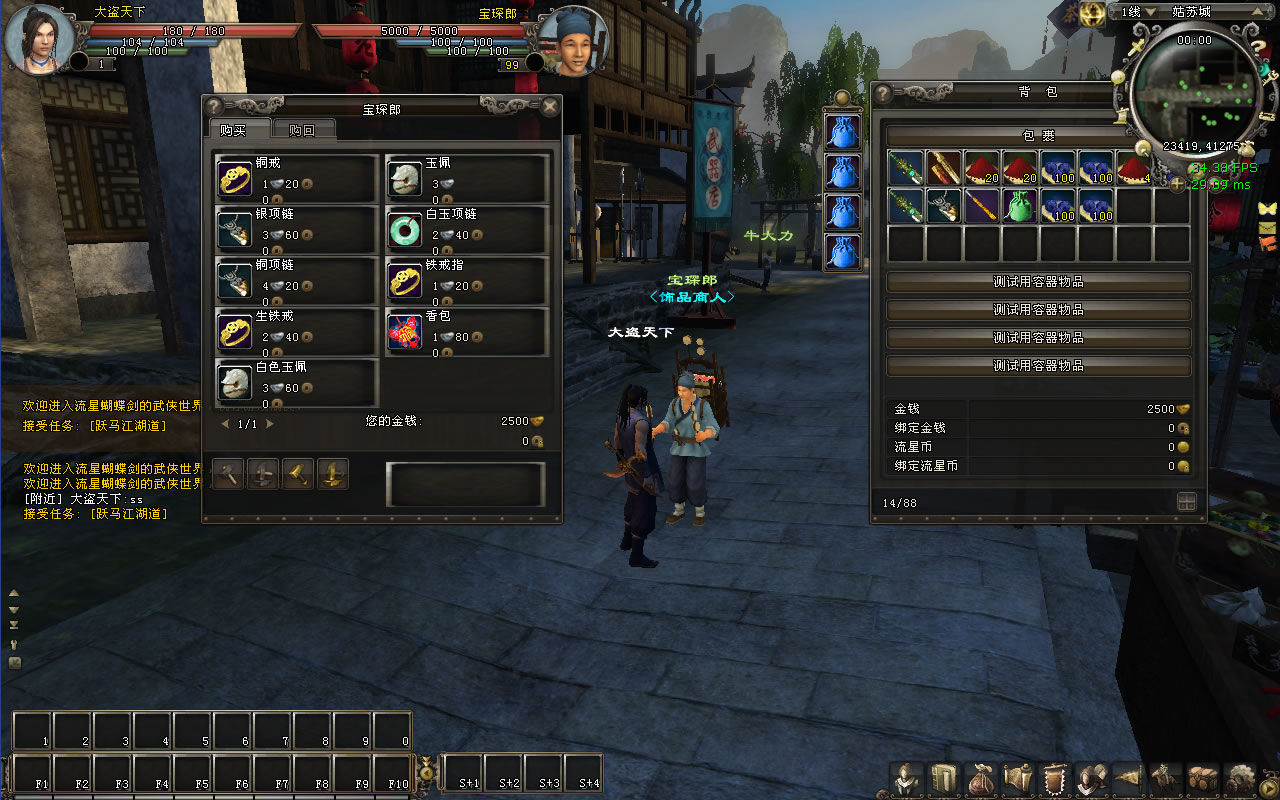Open the money bag icon in bottom bar
This screenshot has width=1280, height=800.
(980, 778)
